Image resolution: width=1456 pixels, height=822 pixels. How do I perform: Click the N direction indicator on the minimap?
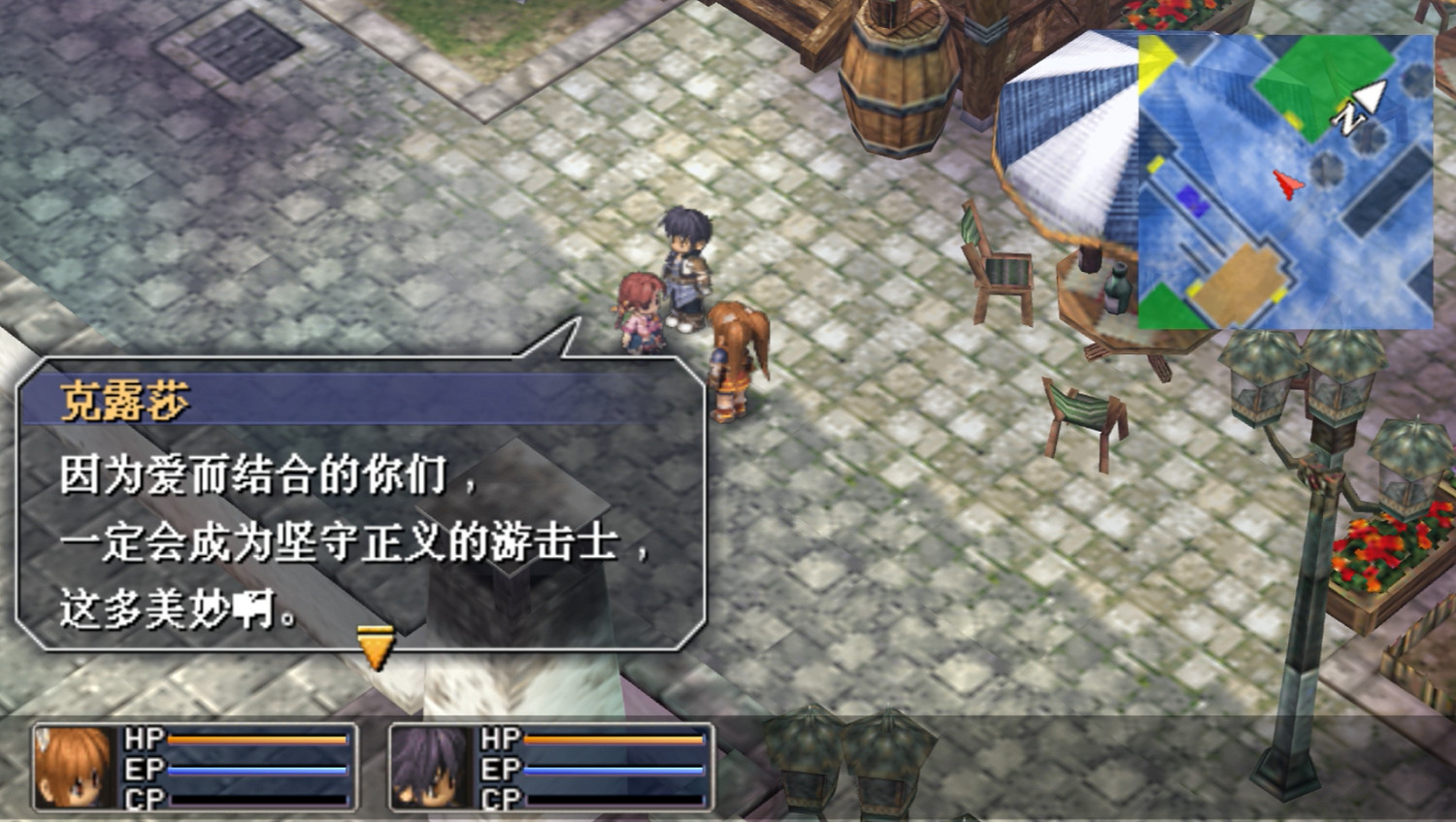coord(1349,119)
